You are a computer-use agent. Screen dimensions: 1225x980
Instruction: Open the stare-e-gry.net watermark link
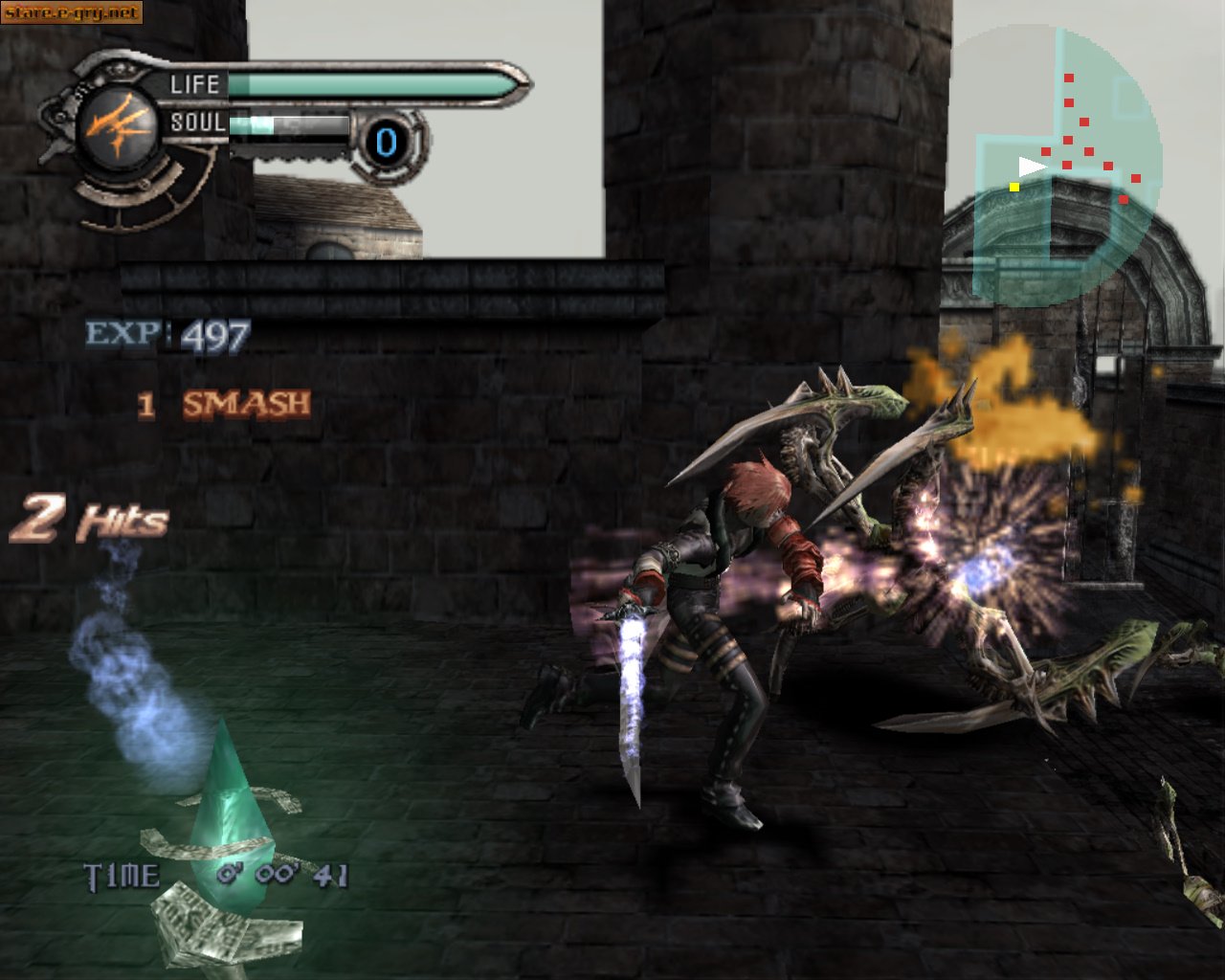pos(71,12)
